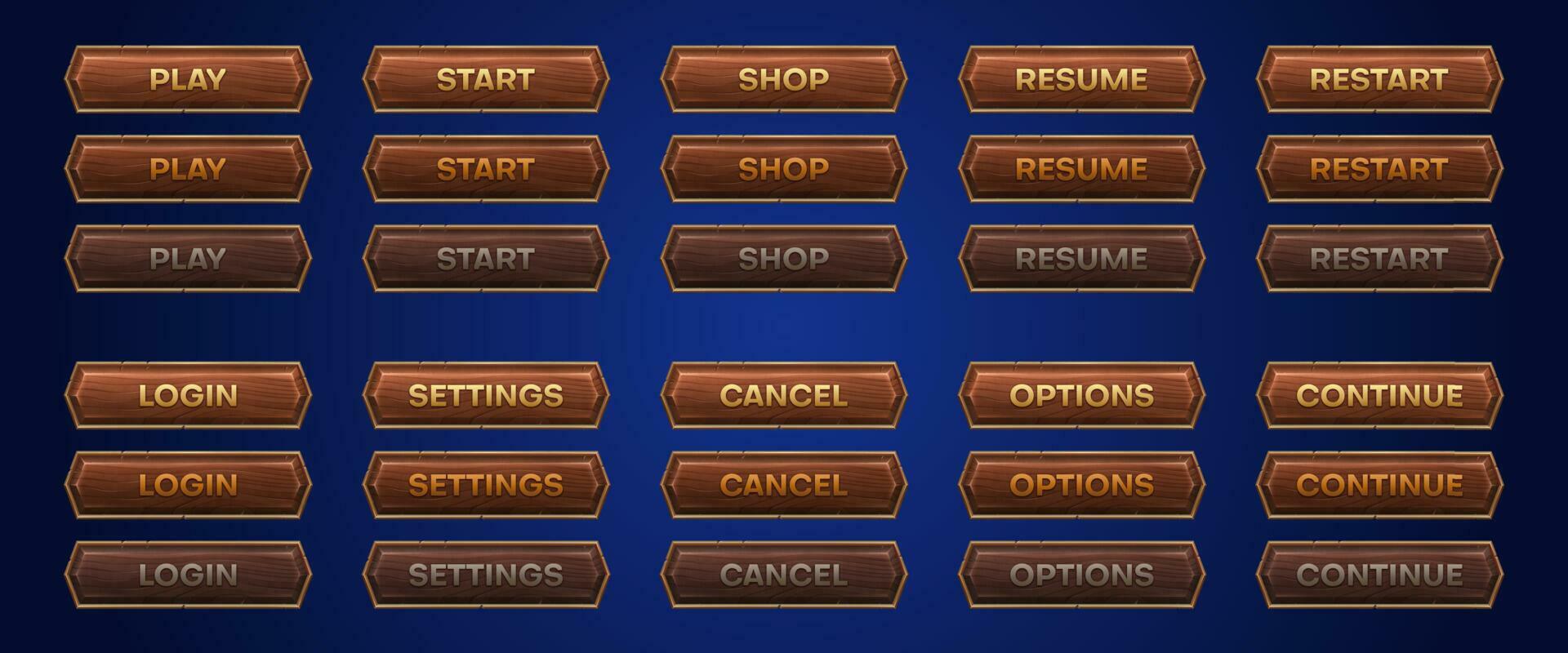Select the CONTINUE button in the fourth row
The image size is (1568, 653).
point(1380,398)
